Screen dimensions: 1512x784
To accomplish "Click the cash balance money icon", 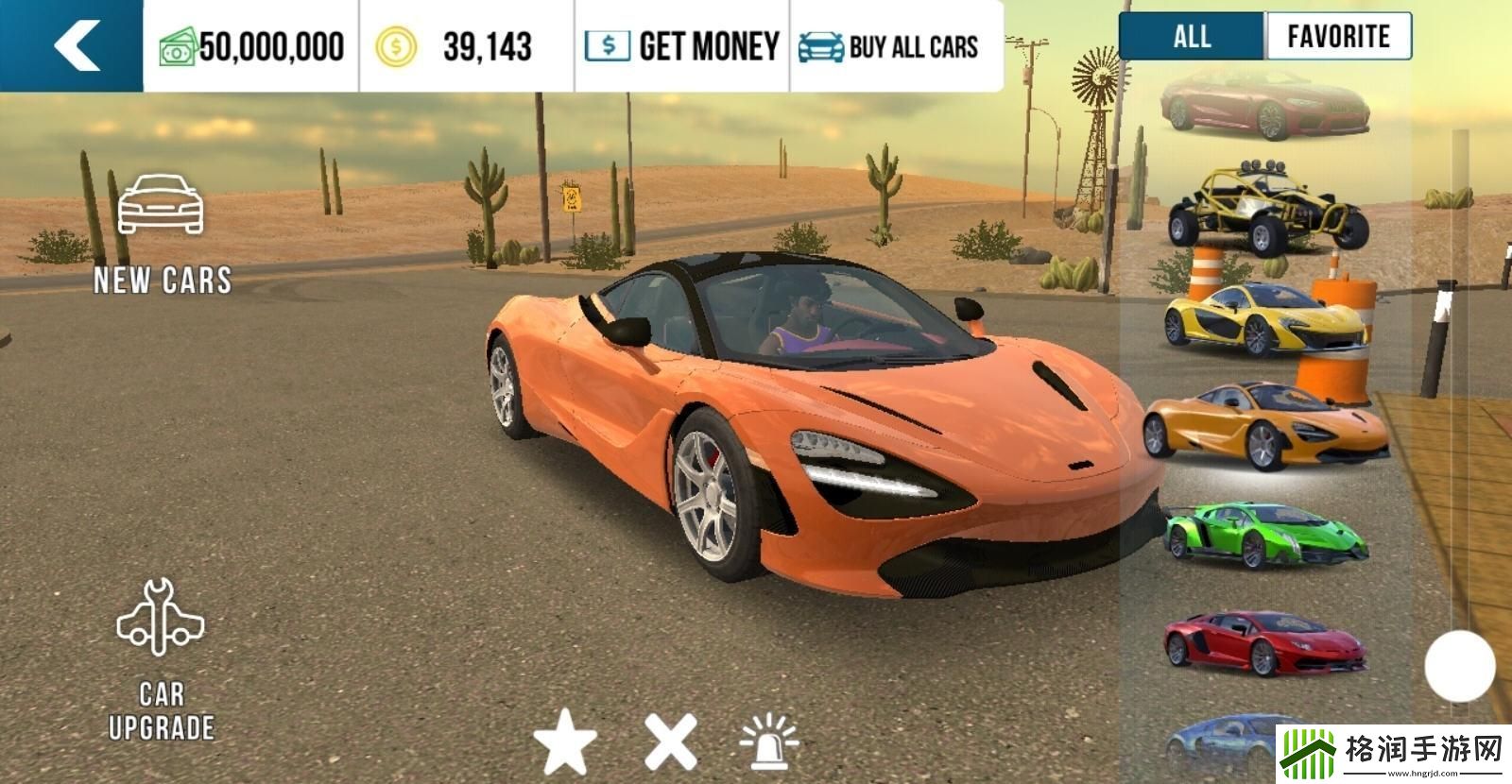I will point(178,46).
